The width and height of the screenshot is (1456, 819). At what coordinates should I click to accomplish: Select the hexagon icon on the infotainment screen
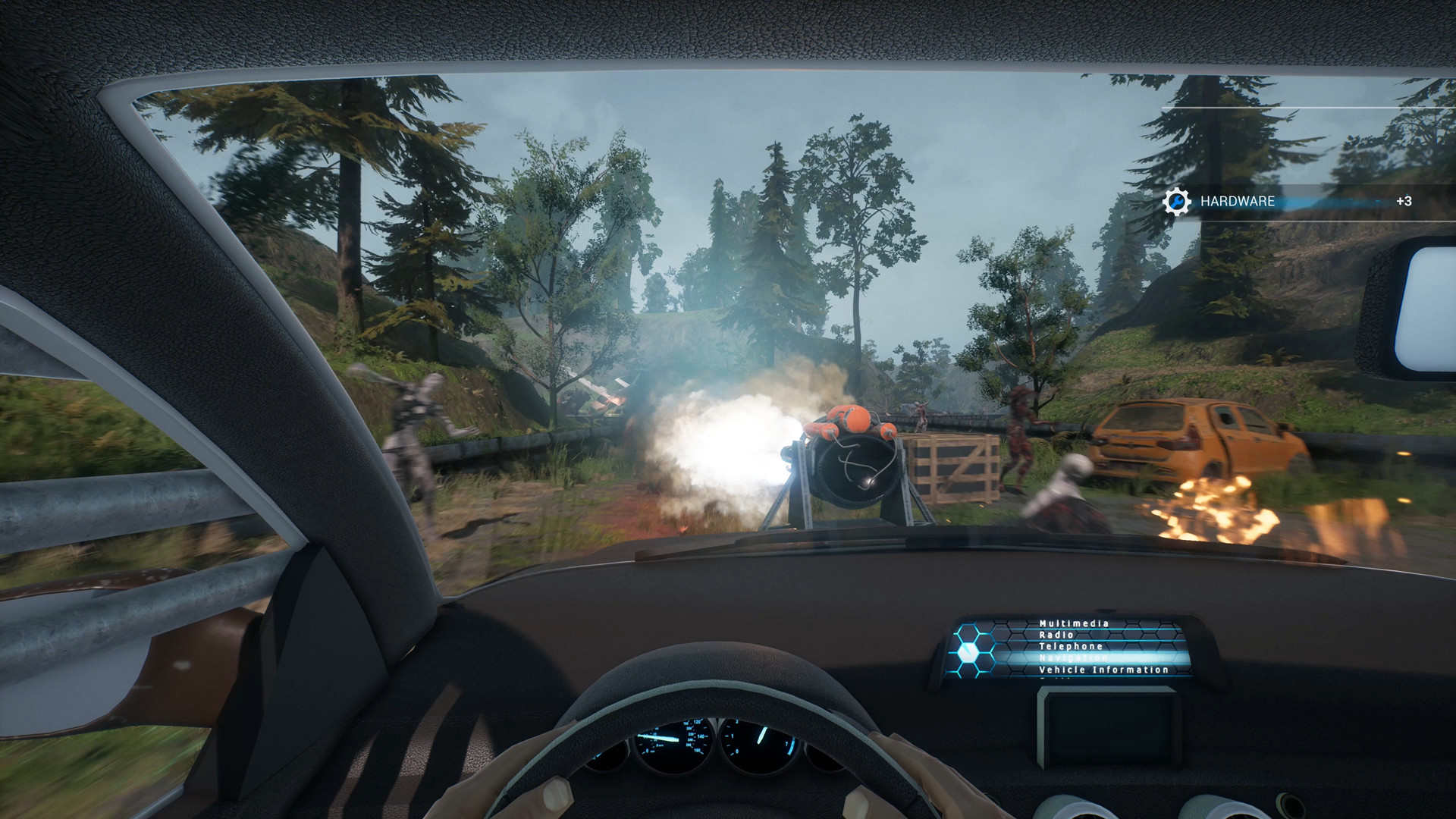pos(968,651)
